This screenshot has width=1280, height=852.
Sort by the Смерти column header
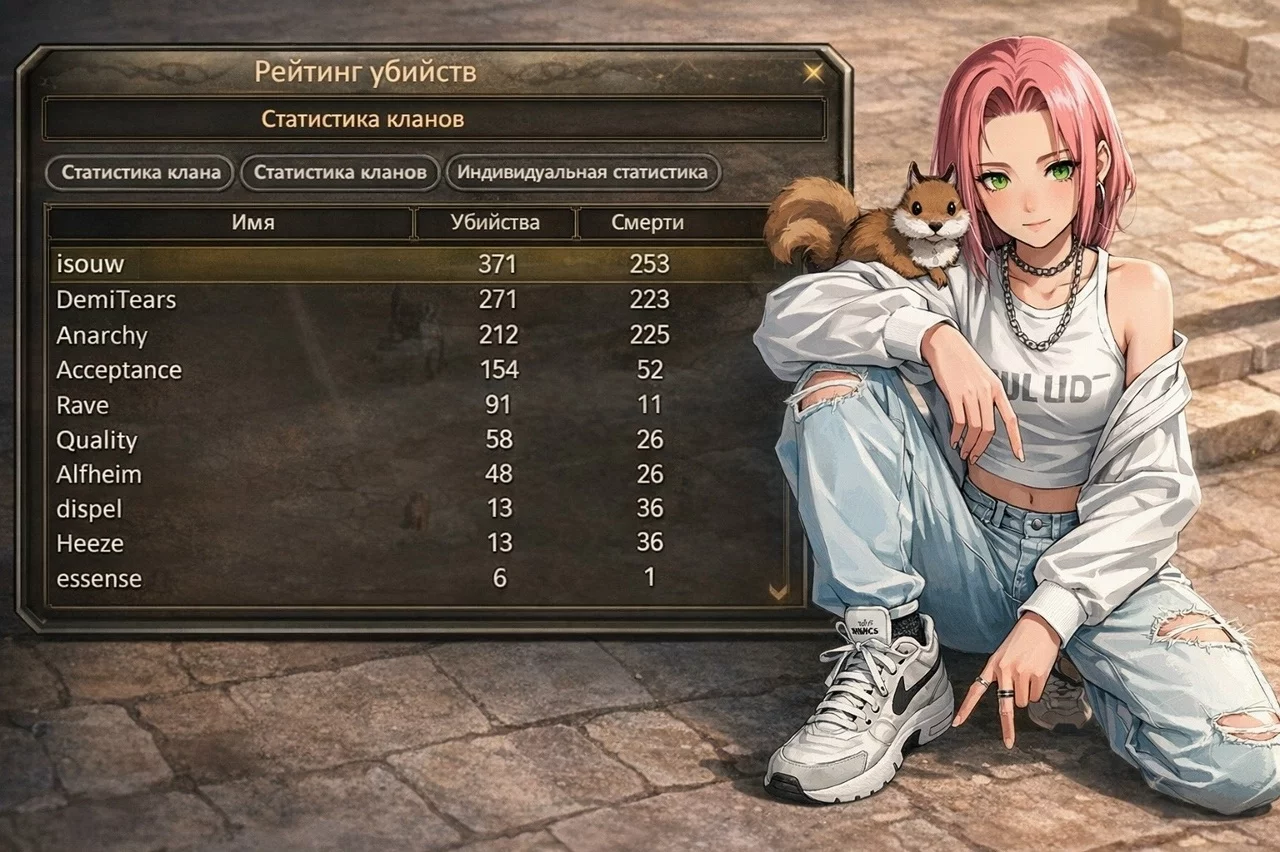point(647,223)
